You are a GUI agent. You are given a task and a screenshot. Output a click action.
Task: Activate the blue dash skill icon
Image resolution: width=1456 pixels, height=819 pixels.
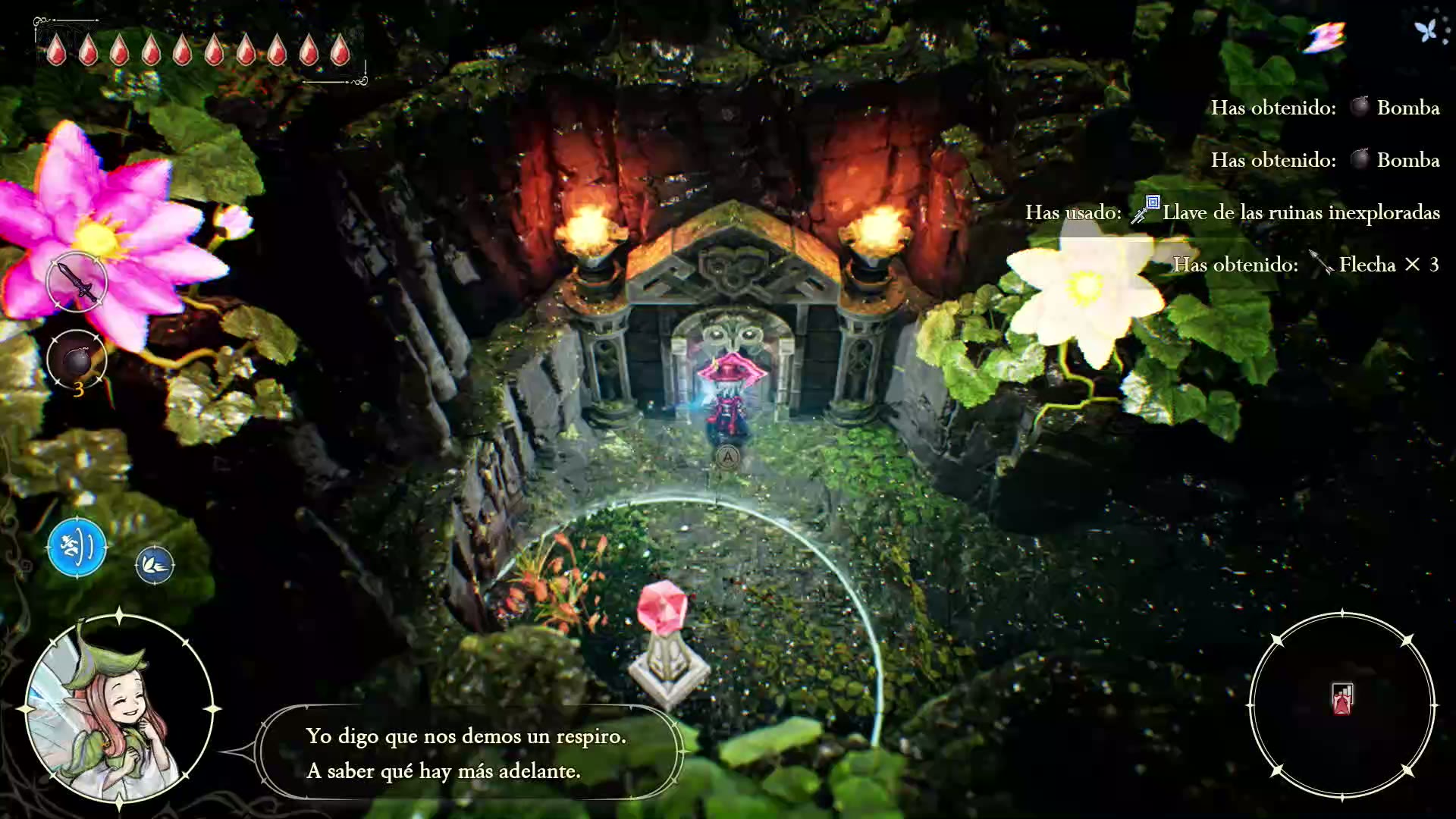tap(77, 547)
